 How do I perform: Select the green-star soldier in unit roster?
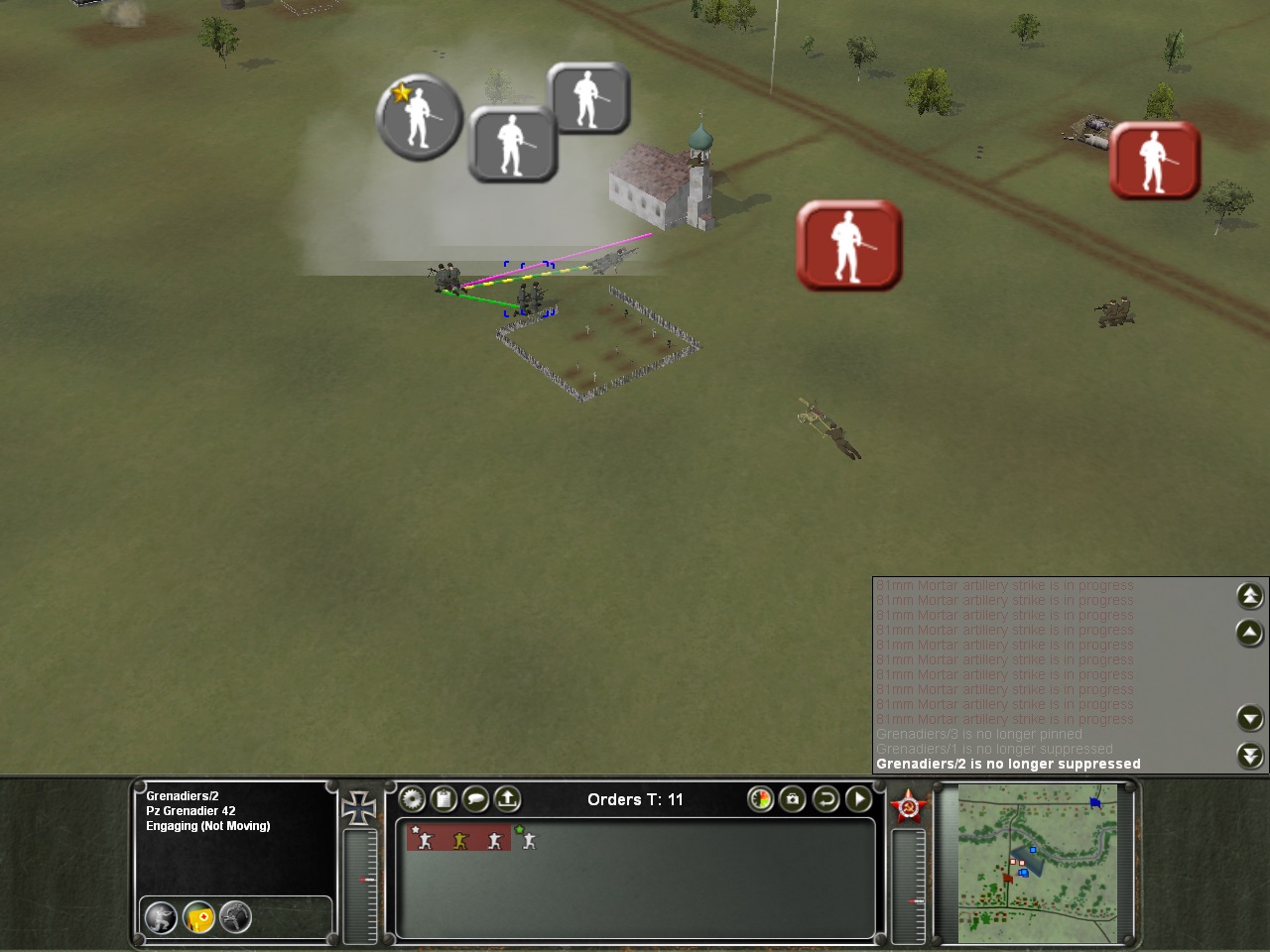coord(527,840)
